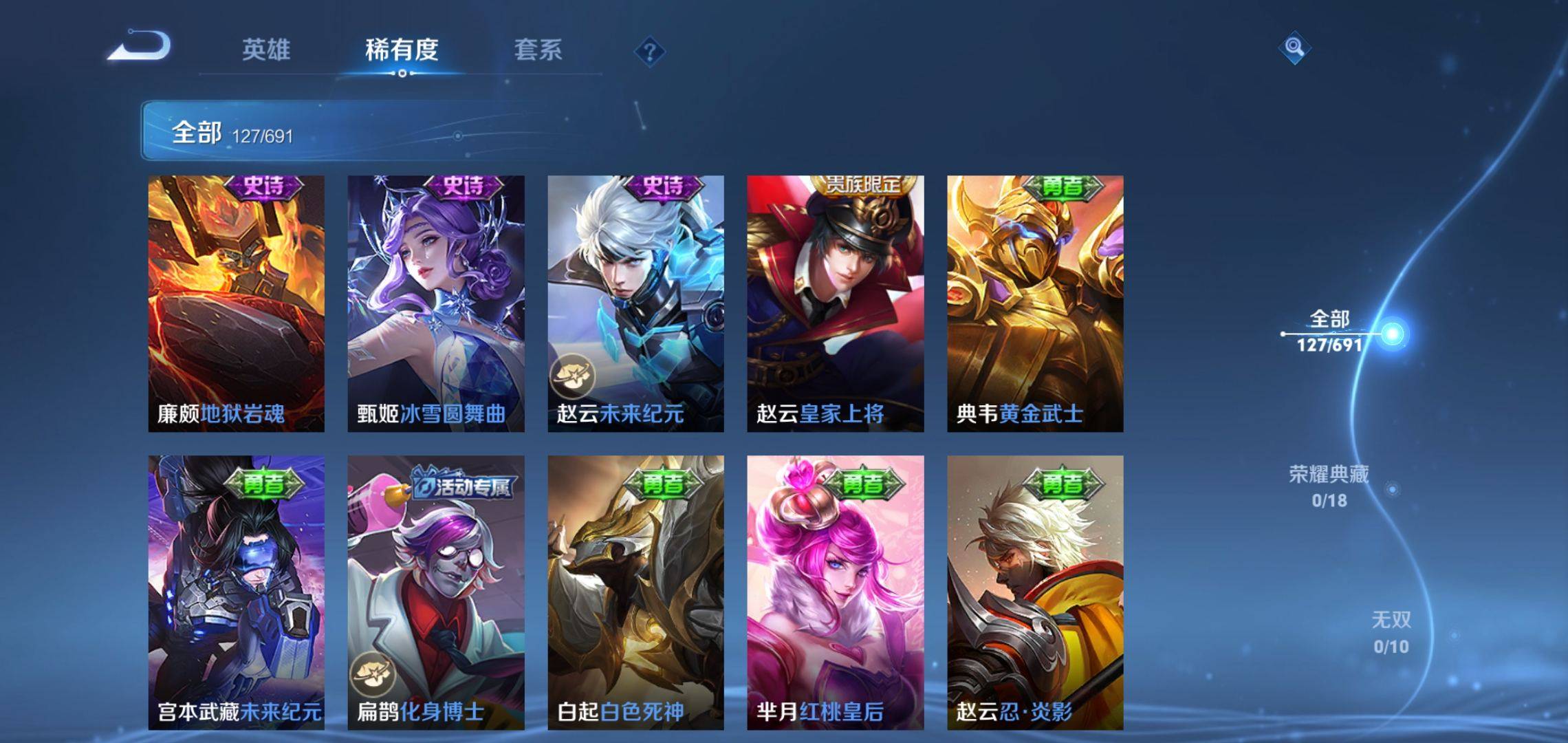Select the 扁鹊 化身博士 skin card

click(x=436, y=592)
